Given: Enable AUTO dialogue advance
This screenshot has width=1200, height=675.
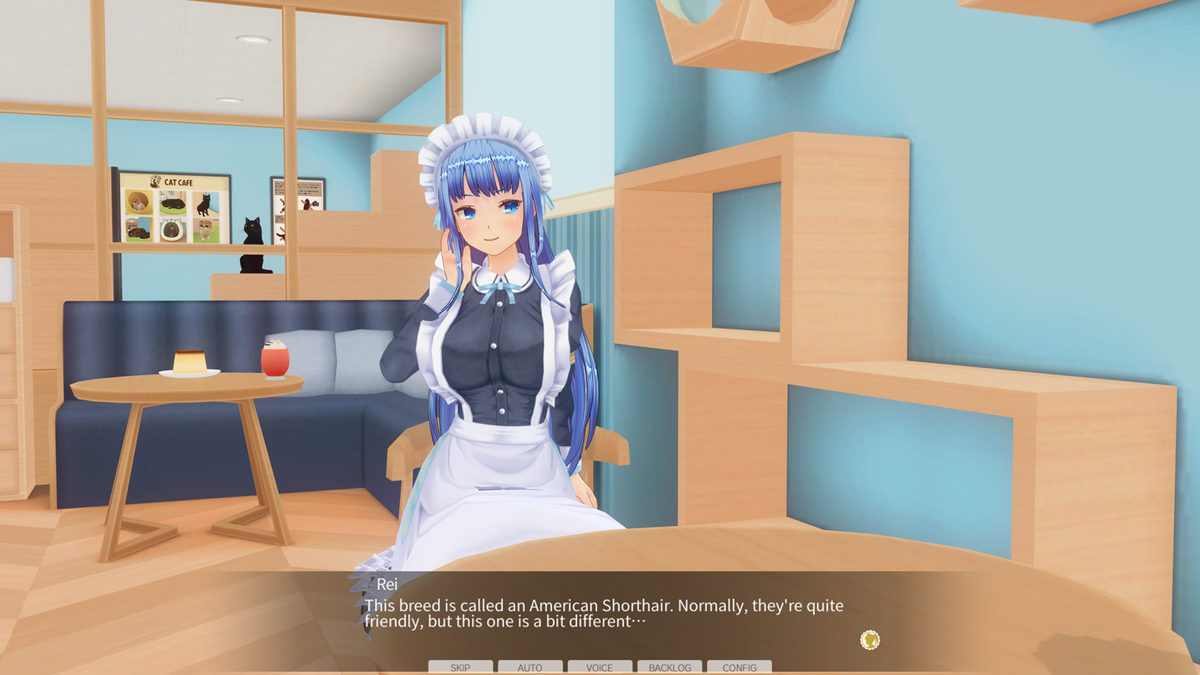Looking at the screenshot, I should (x=530, y=667).
